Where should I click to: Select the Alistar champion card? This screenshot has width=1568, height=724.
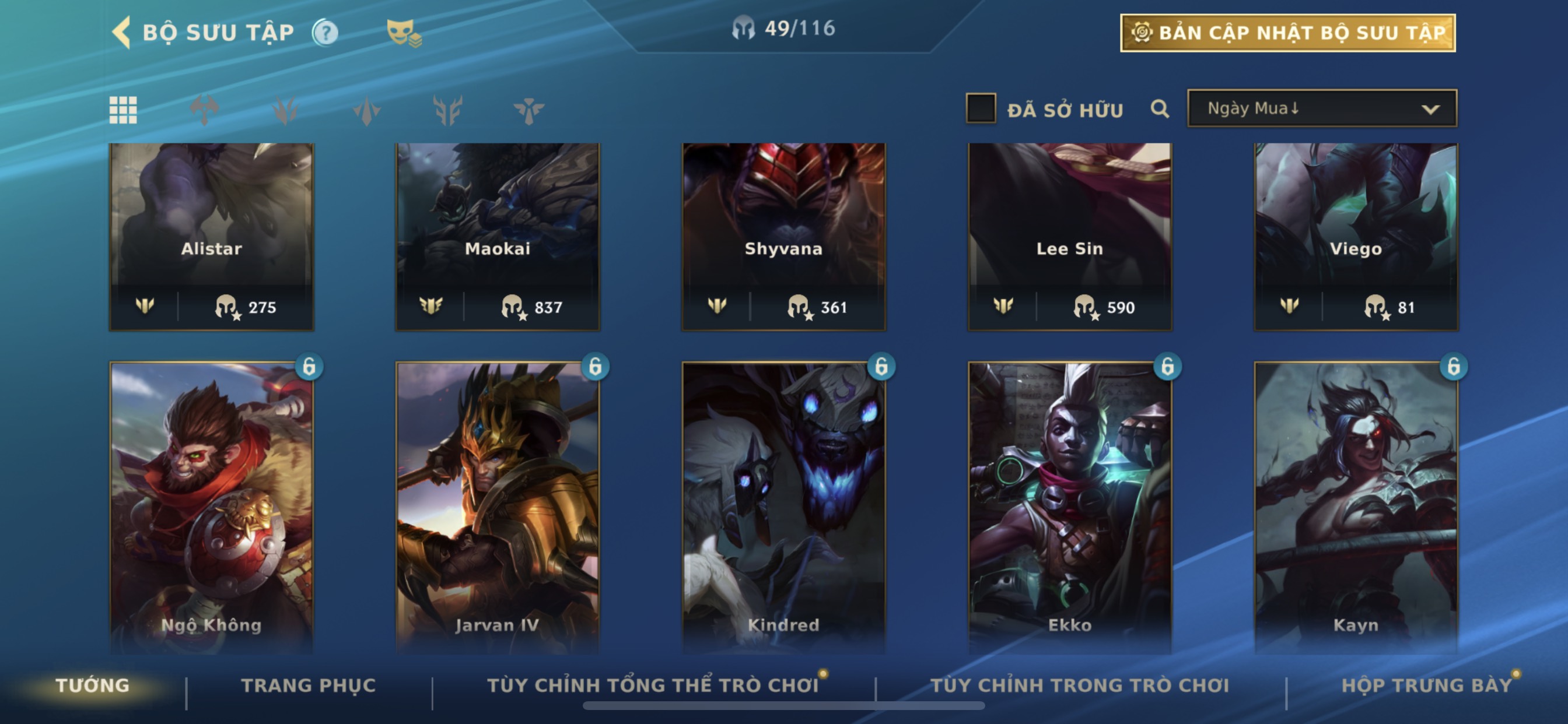pyautogui.click(x=211, y=237)
